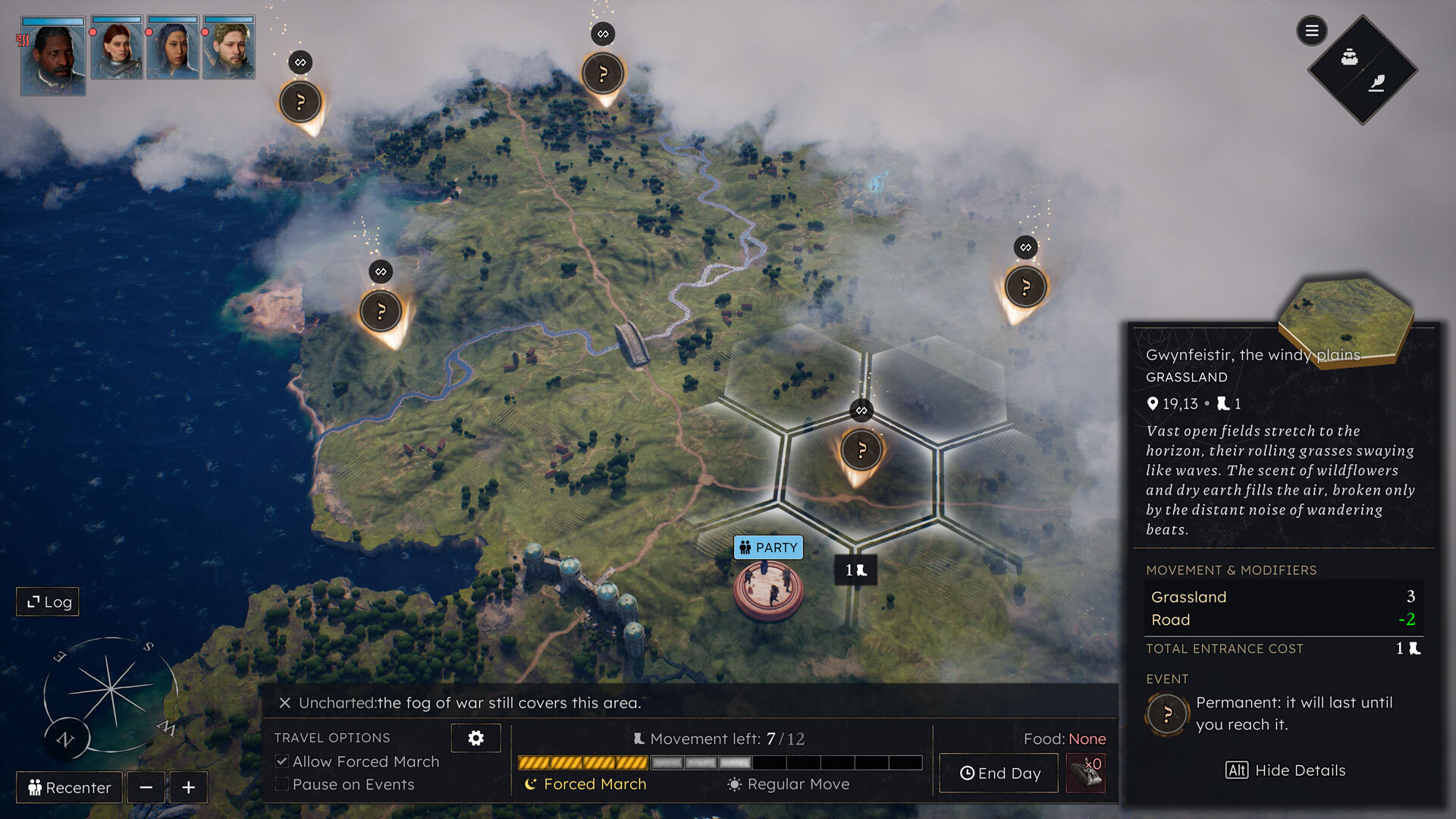1456x819 pixels.
Task: Choose the dark-haired woman's portrait
Action: click(x=173, y=49)
